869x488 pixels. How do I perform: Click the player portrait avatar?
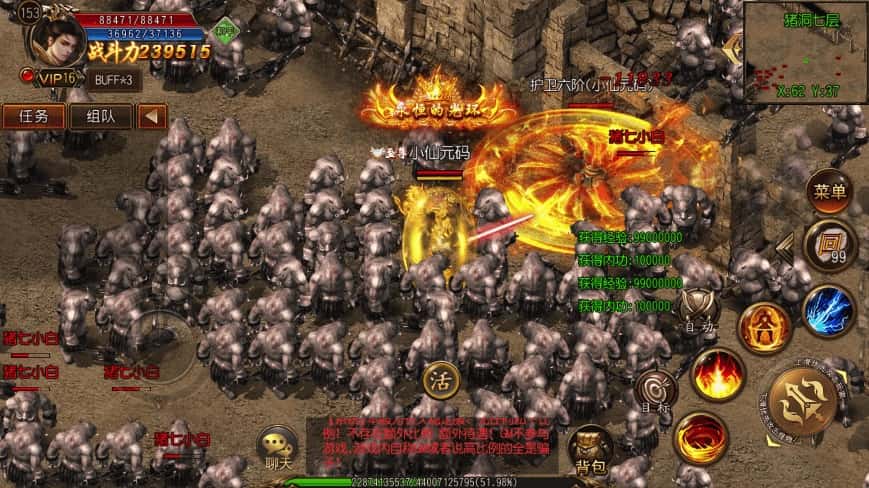click(x=57, y=40)
